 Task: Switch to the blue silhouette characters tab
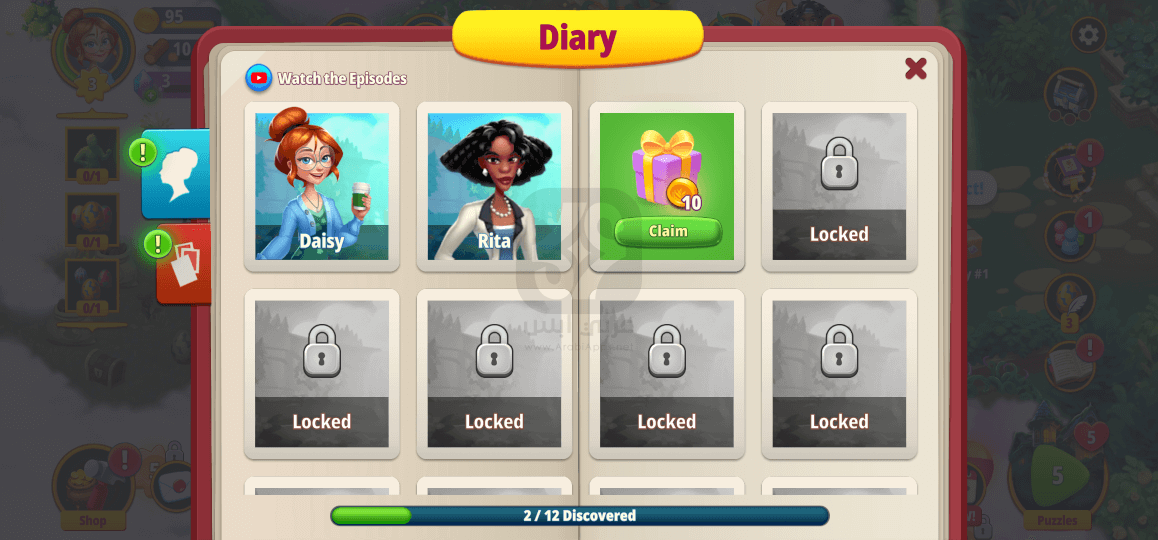click(178, 173)
